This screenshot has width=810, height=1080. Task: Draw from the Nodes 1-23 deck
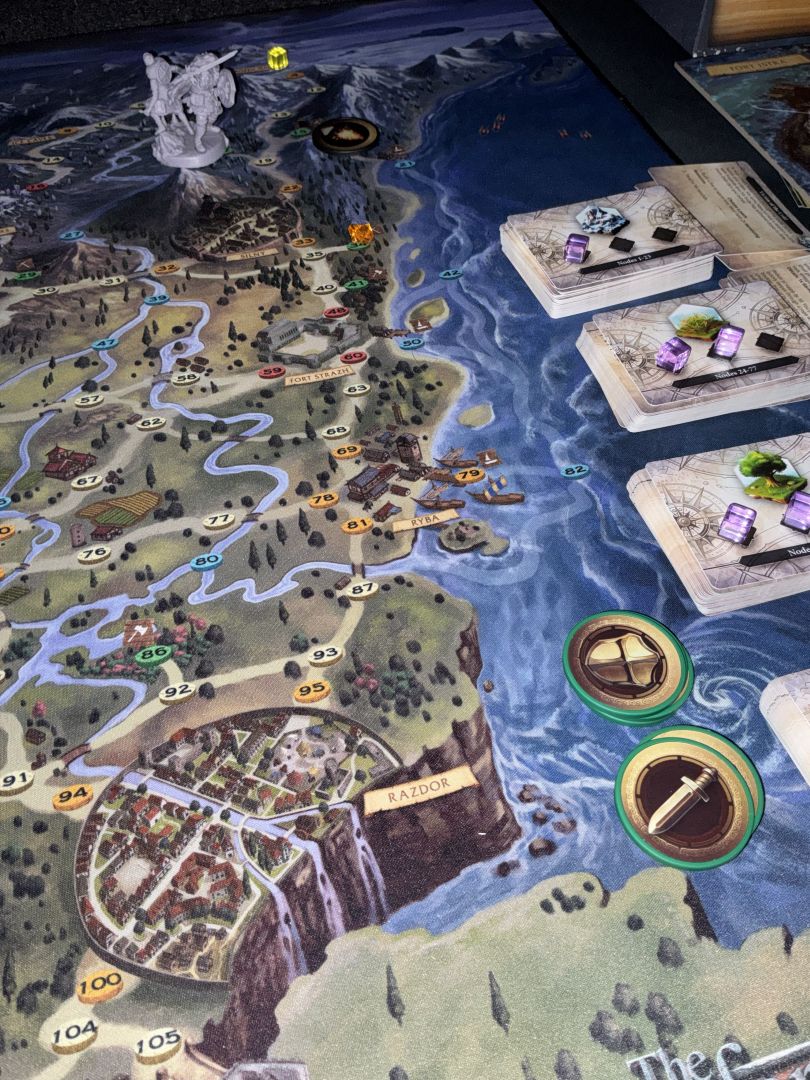click(610, 250)
